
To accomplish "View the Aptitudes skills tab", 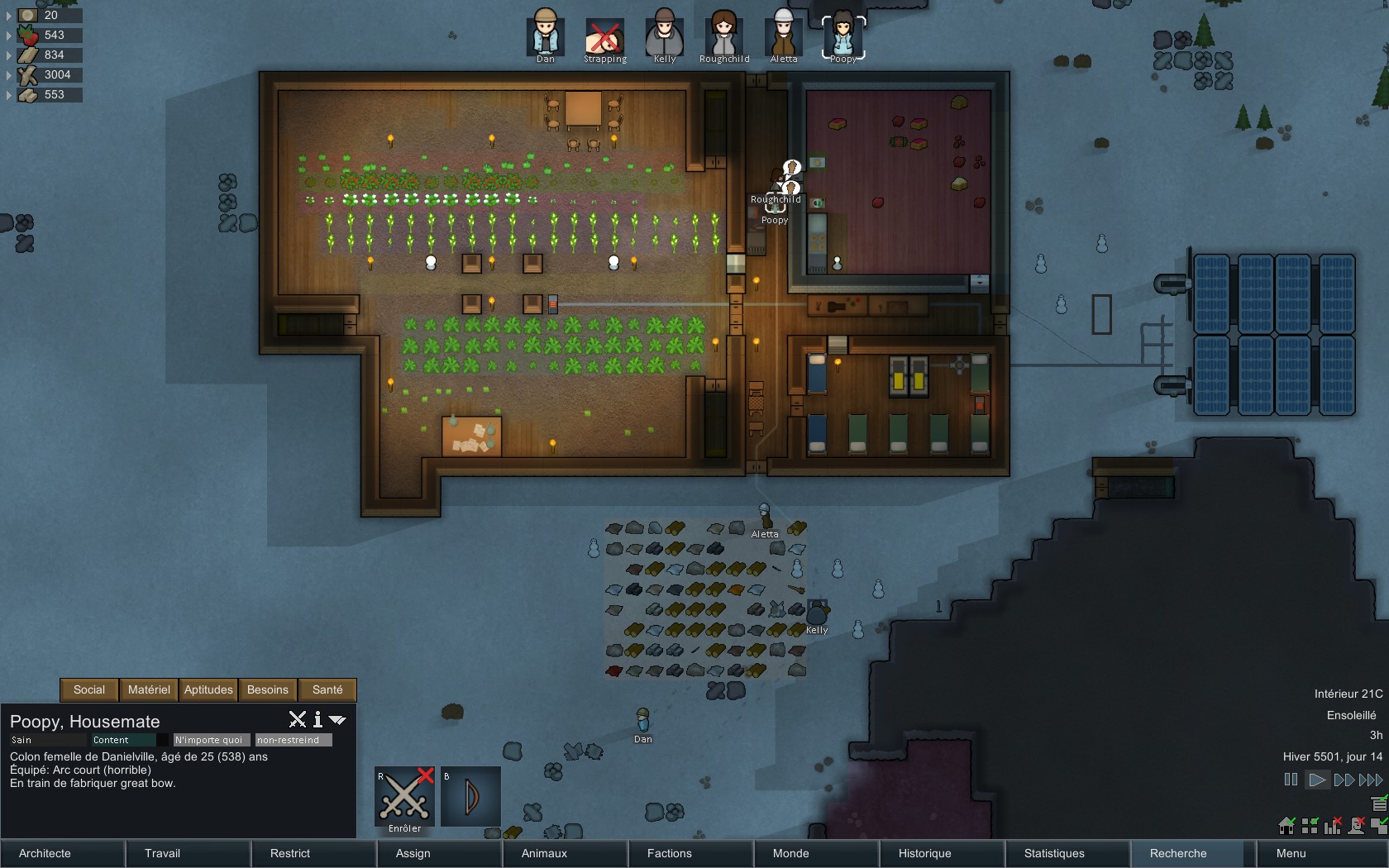I will (208, 689).
